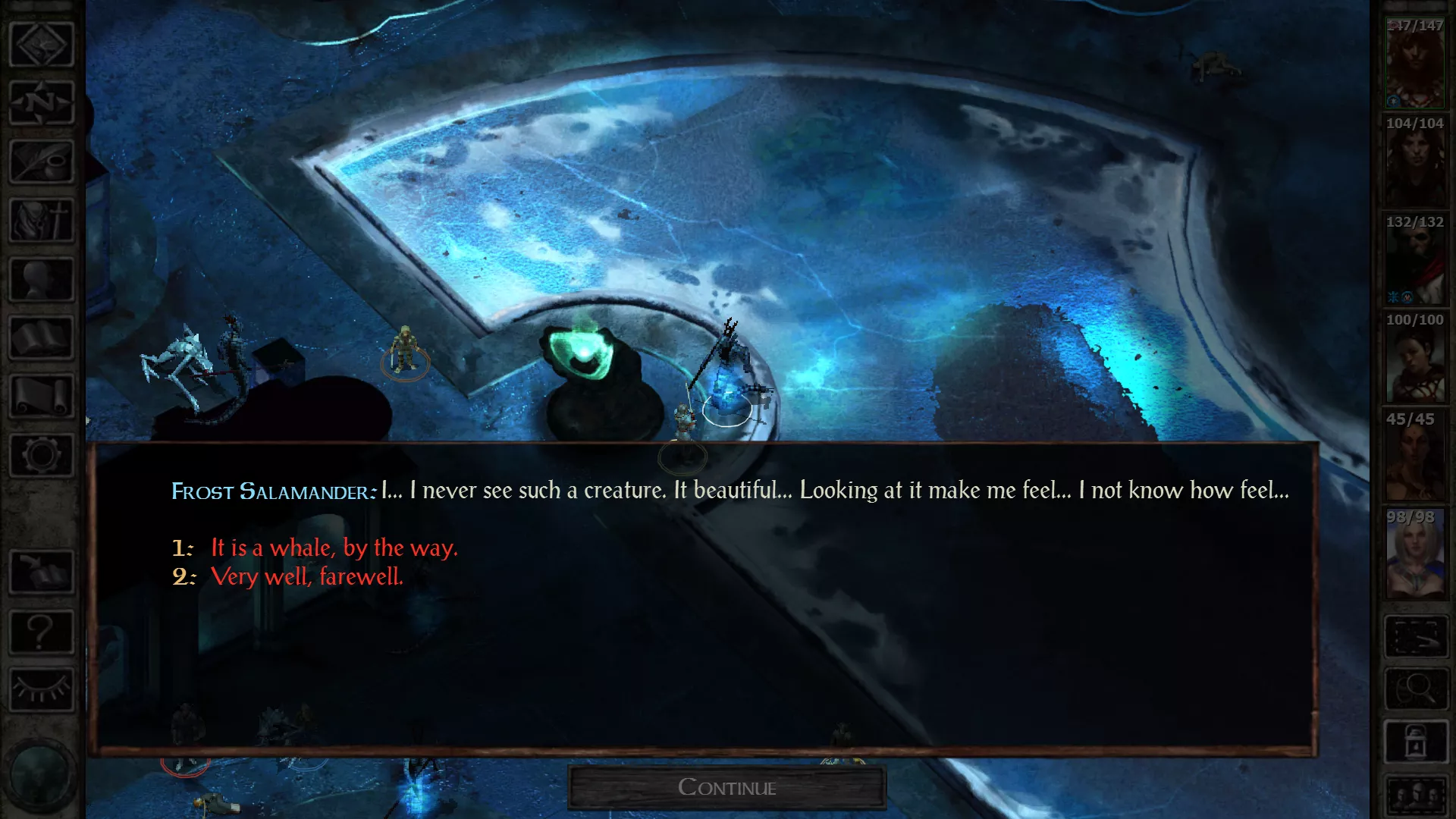Open the options gear icon
Viewport: 1456px width, 819px height.
tap(42, 455)
